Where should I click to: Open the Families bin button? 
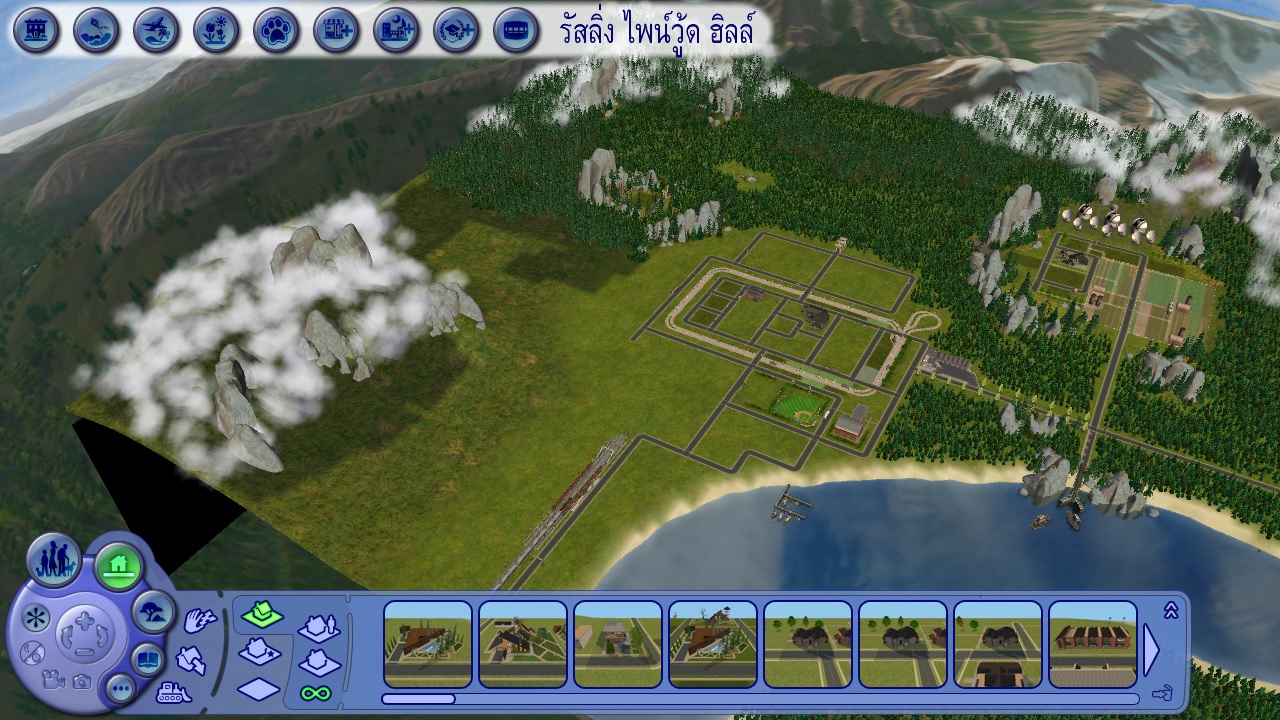(54, 561)
